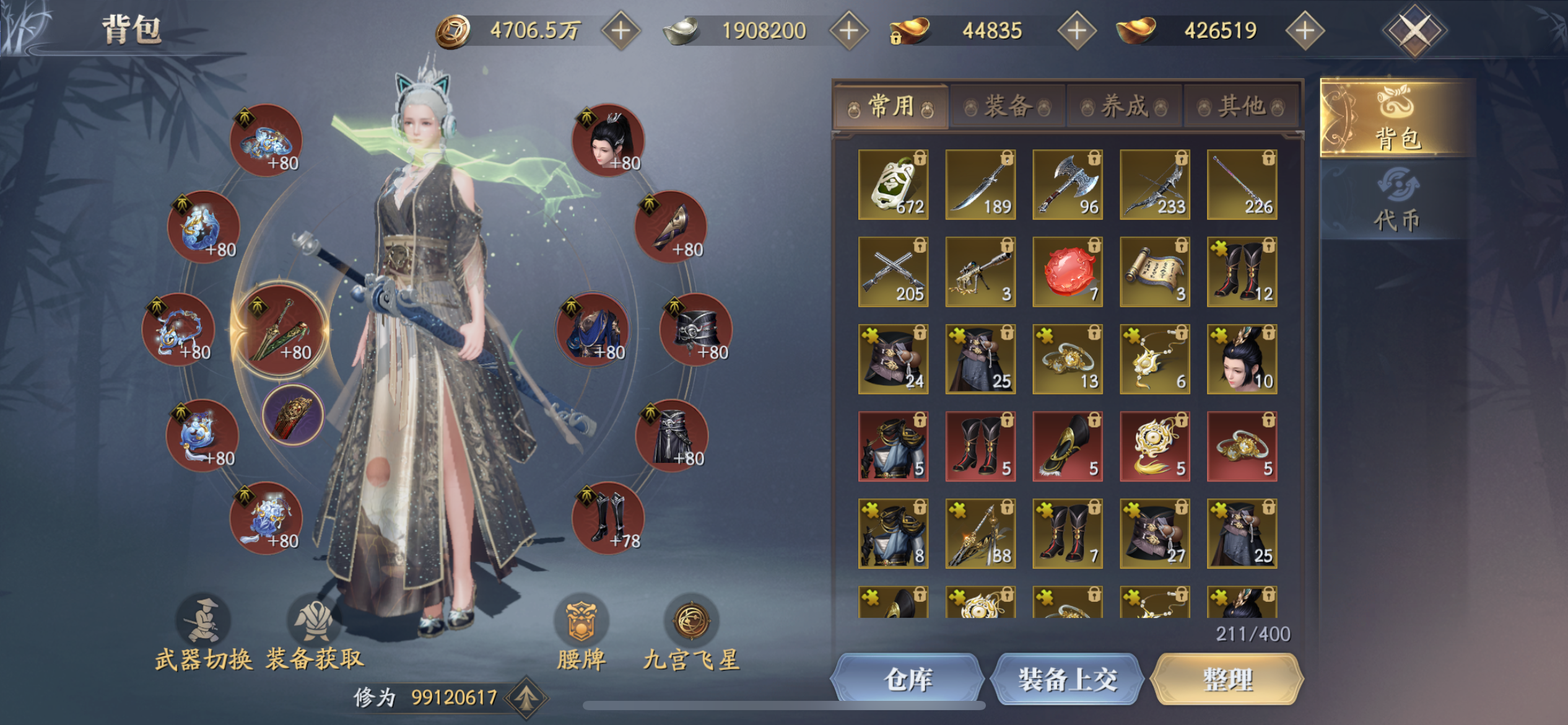The height and width of the screenshot is (725, 1568).
Task: Select the battle axe item with 96
Action: coord(1068,185)
